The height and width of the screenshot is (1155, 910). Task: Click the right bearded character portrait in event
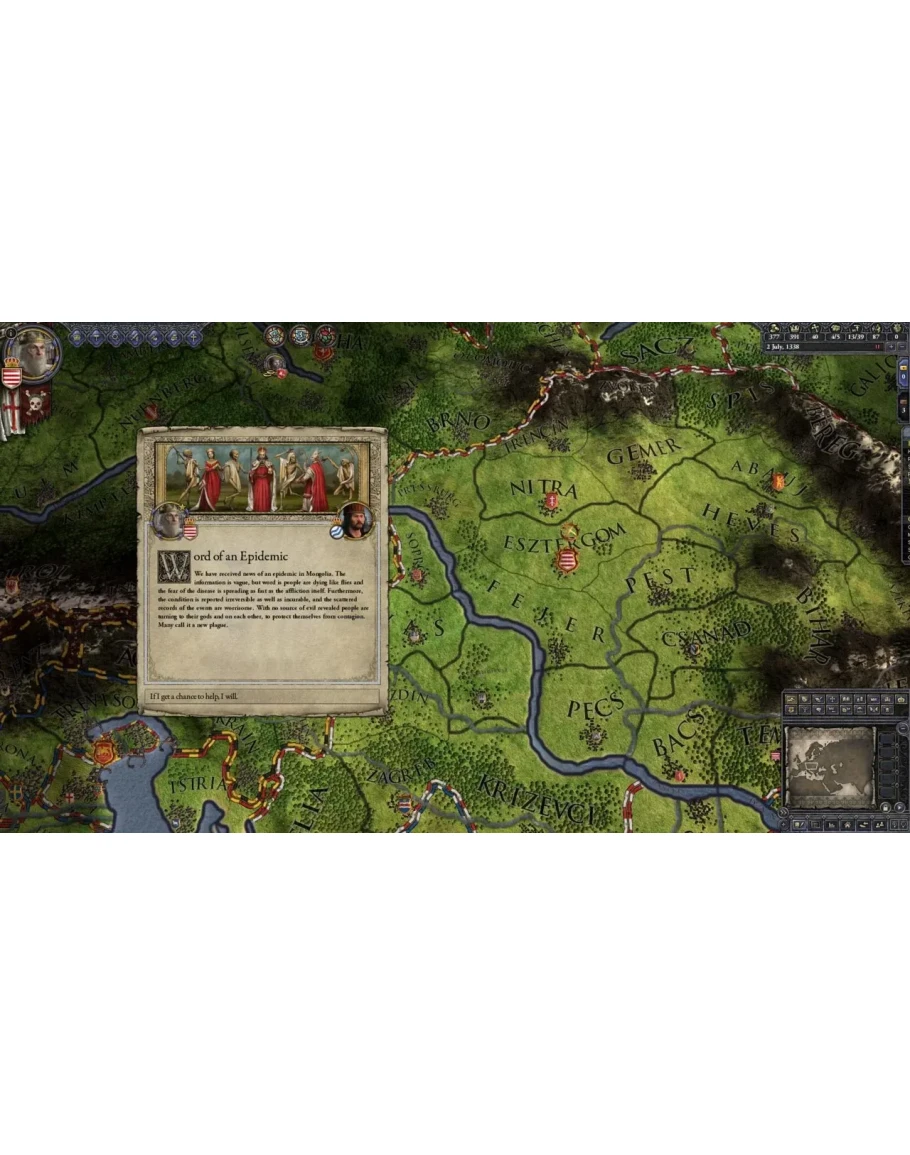pos(354,520)
